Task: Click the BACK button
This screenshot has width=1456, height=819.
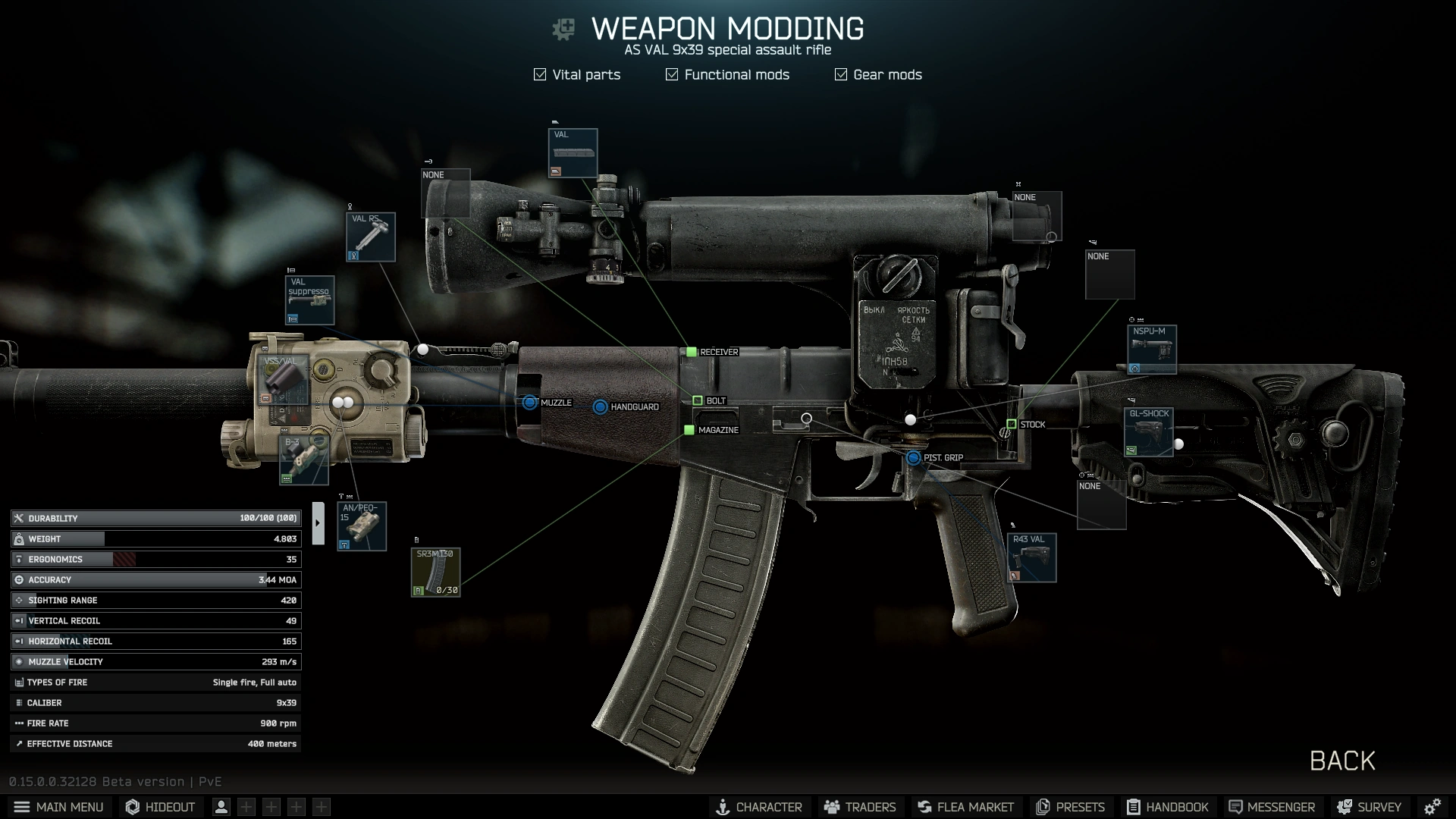Action: (1341, 761)
